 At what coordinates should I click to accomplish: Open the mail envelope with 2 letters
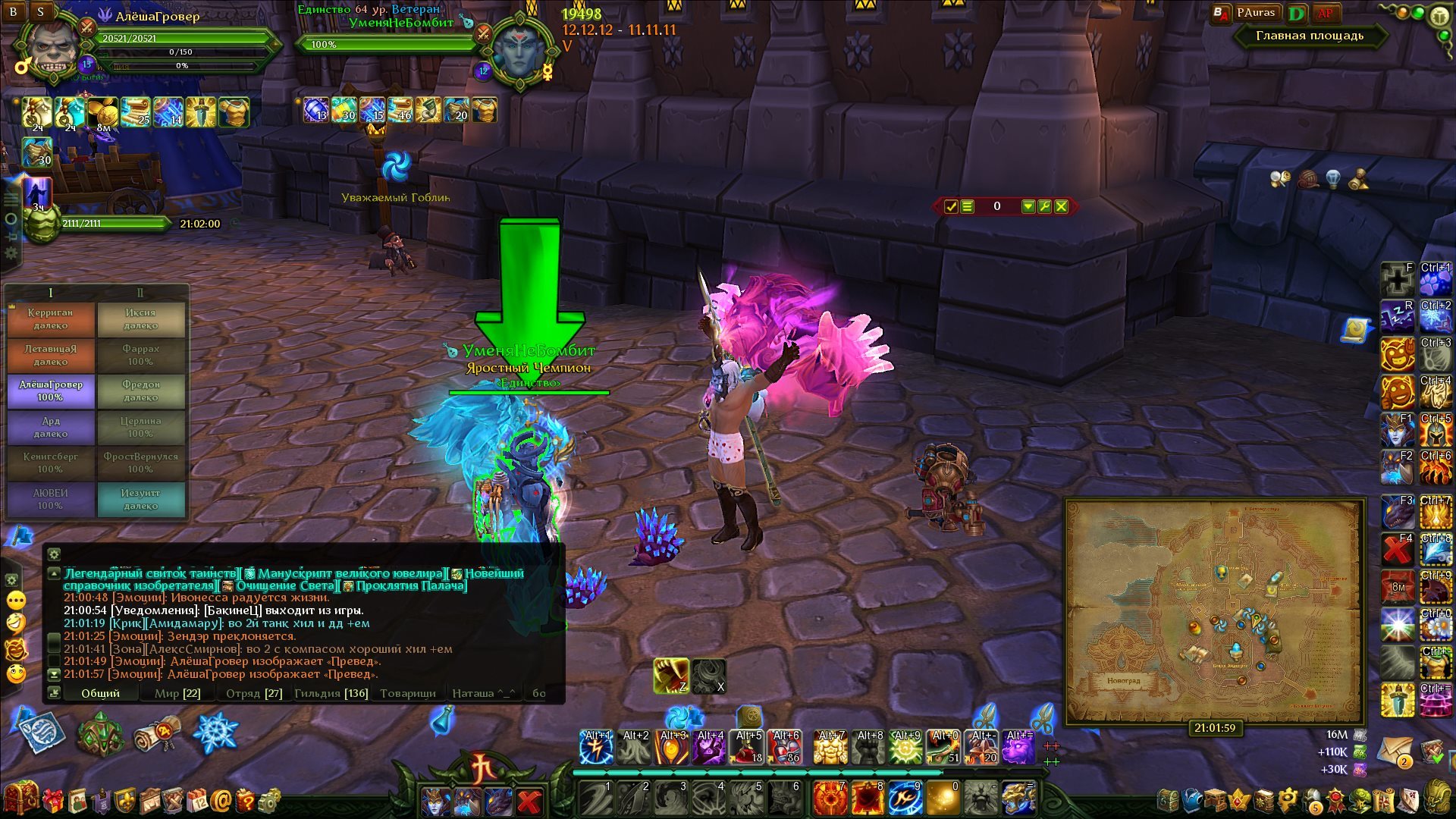[1395, 751]
